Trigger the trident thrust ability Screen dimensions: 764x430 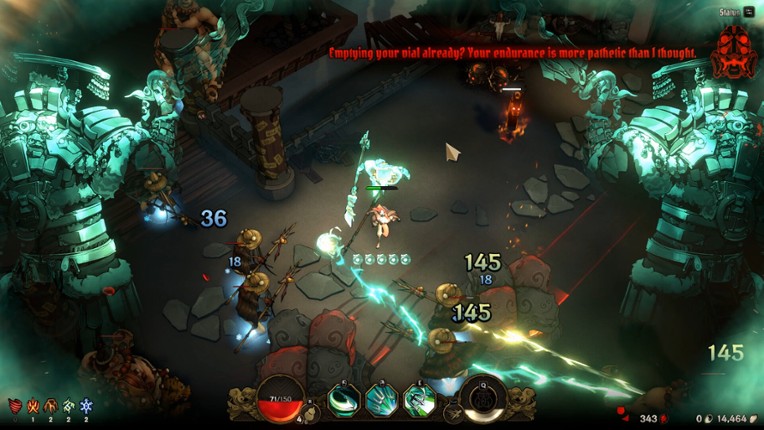click(419, 400)
